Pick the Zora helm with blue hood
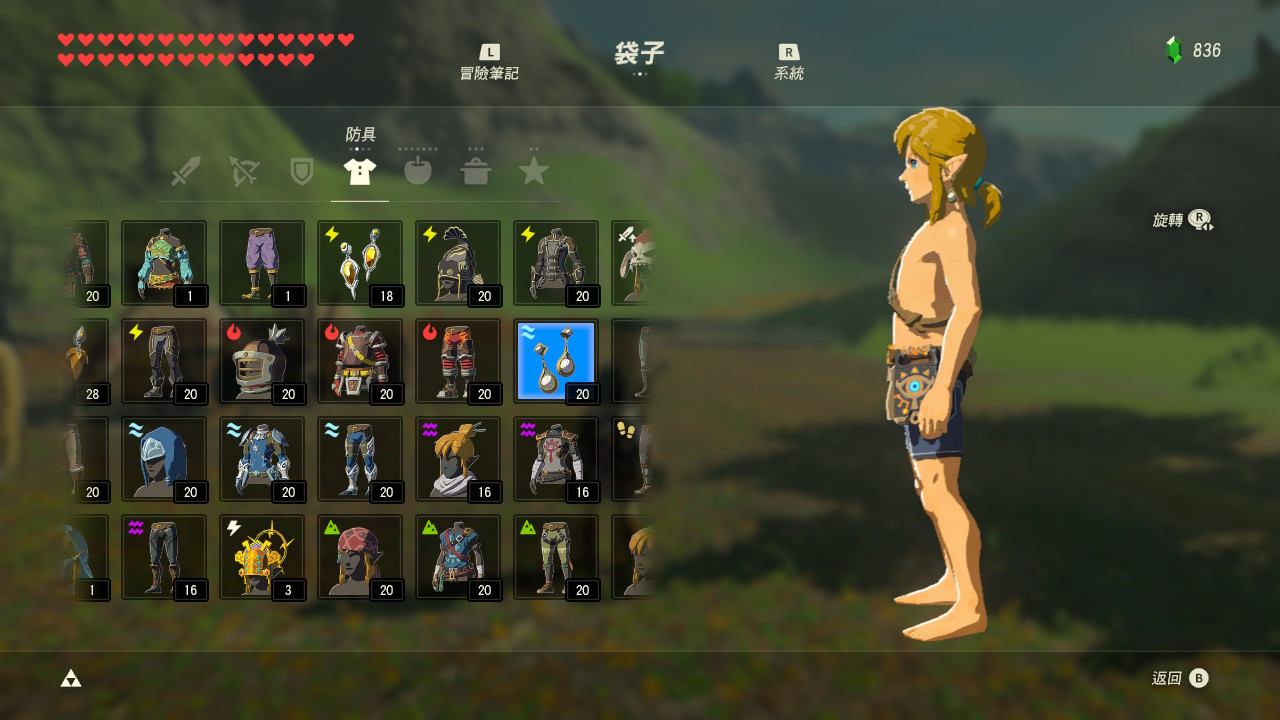Screen dimensions: 1280x720 [x=164, y=459]
